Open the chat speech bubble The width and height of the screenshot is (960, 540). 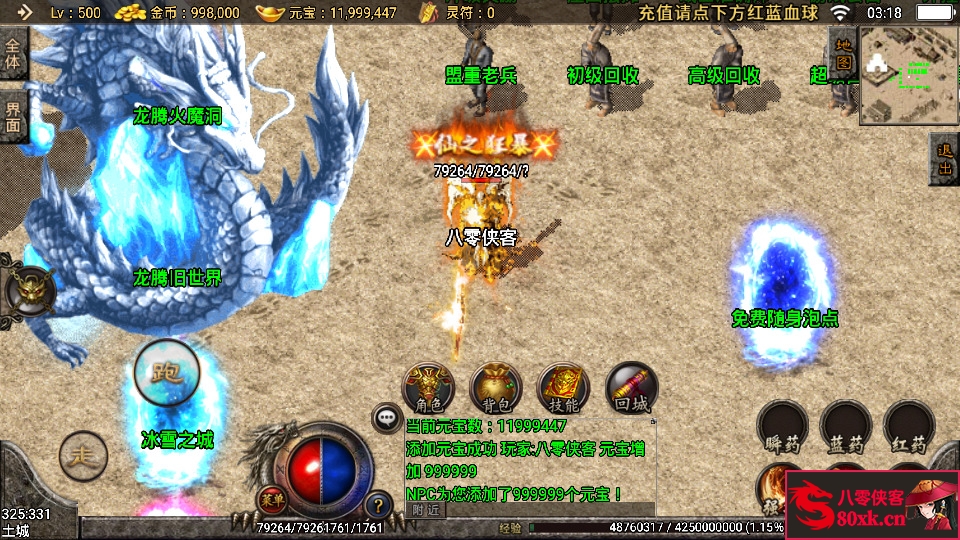pos(386,416)
